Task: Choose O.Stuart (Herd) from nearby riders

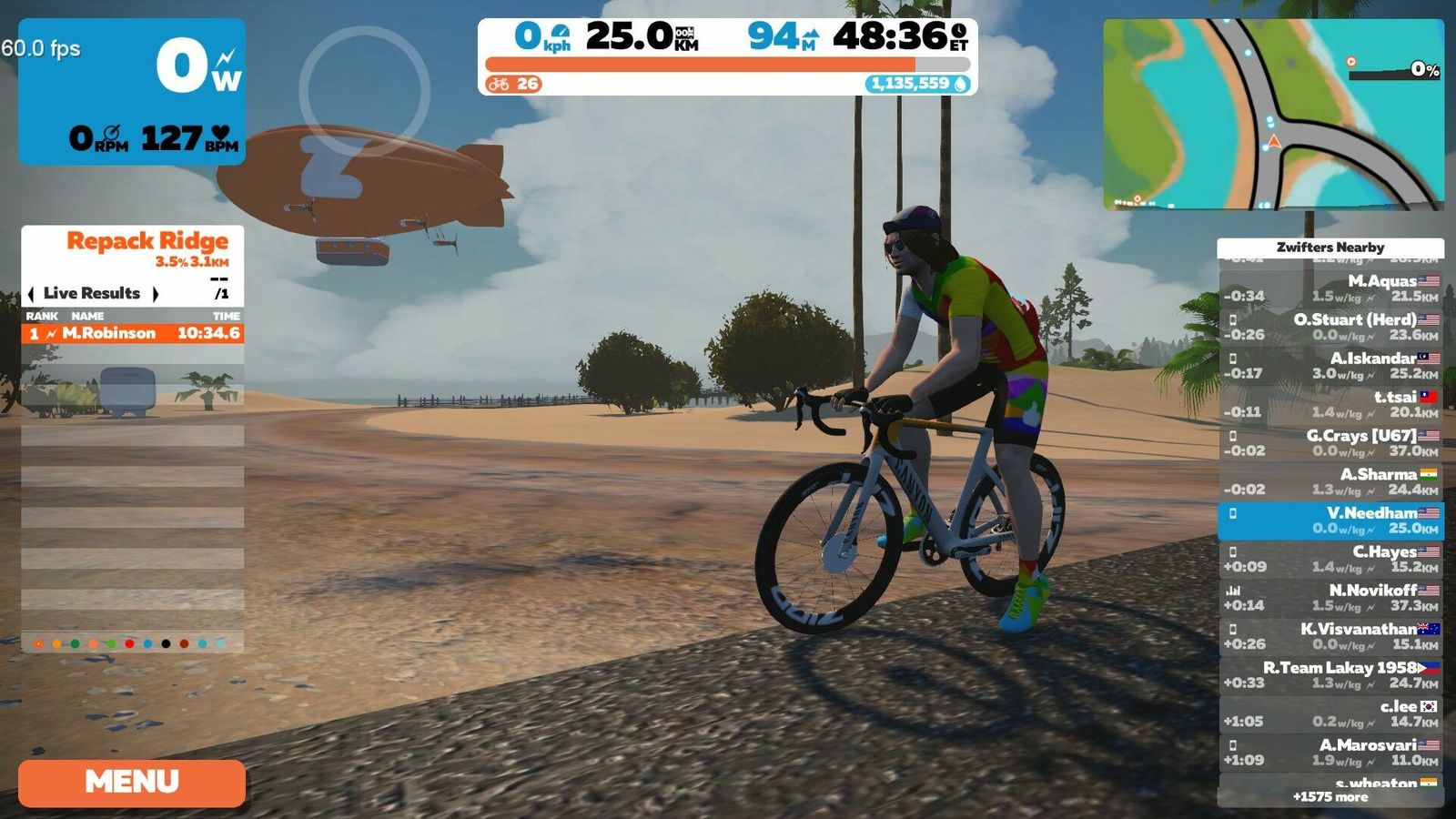Action: [x=1330, y=327]
